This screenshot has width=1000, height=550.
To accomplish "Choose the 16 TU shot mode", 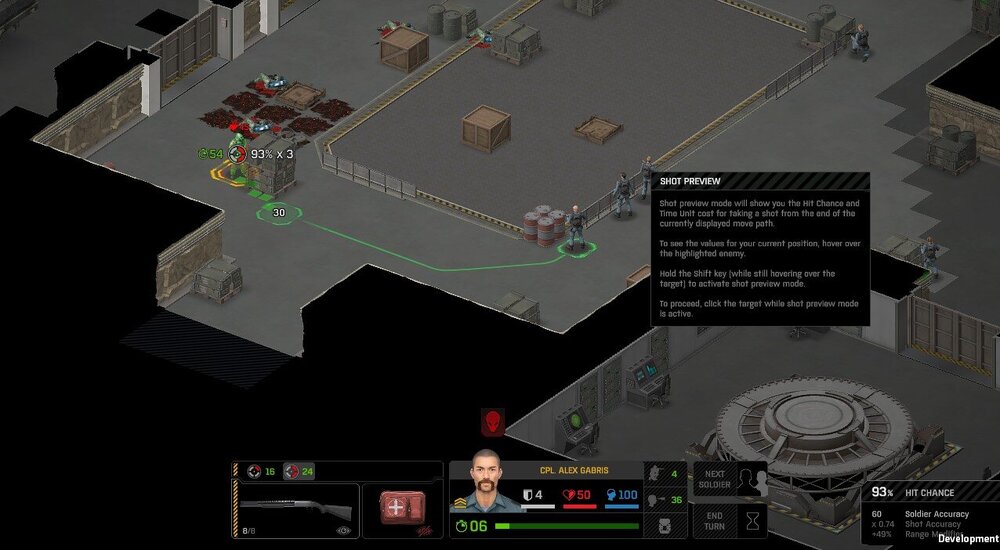I will point(262,472).
